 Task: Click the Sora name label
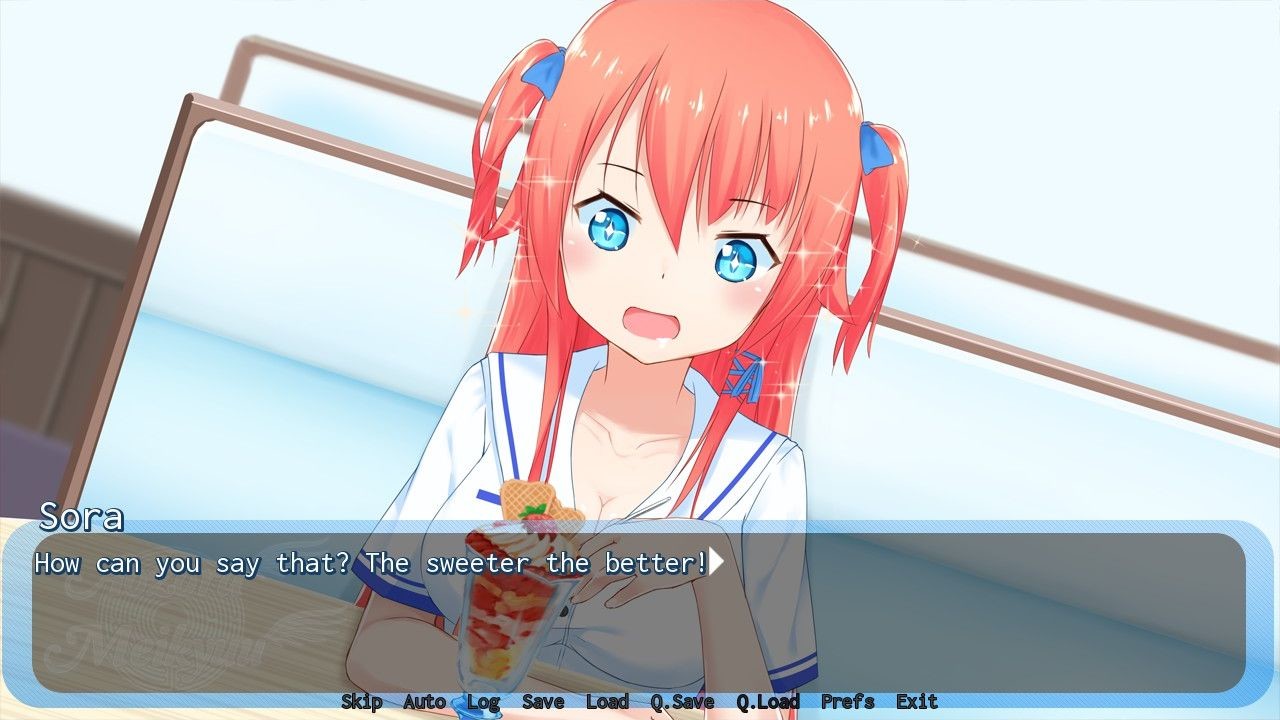point(82,518)
